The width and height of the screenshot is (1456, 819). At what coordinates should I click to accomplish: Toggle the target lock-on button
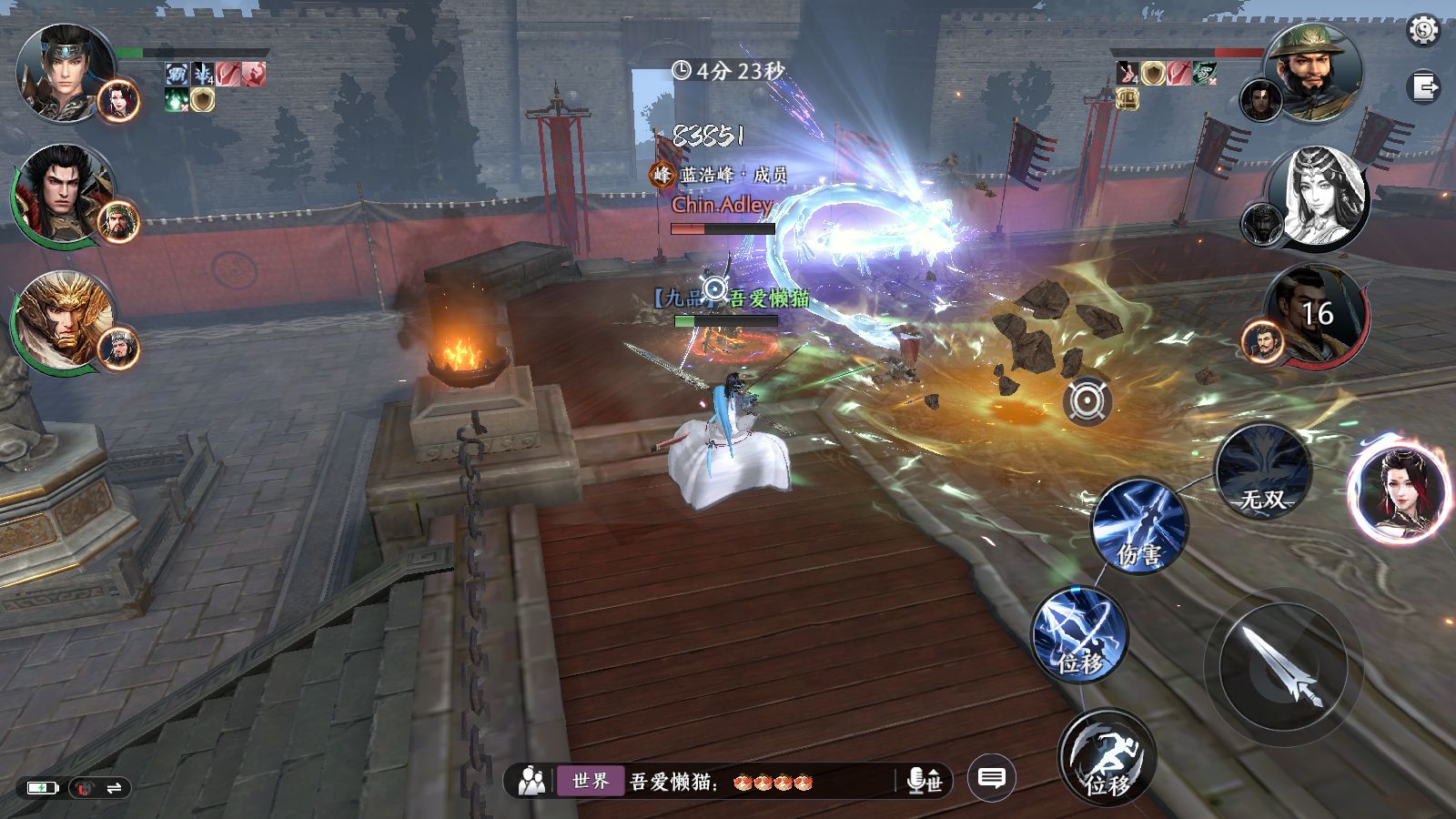point(1087,400)
